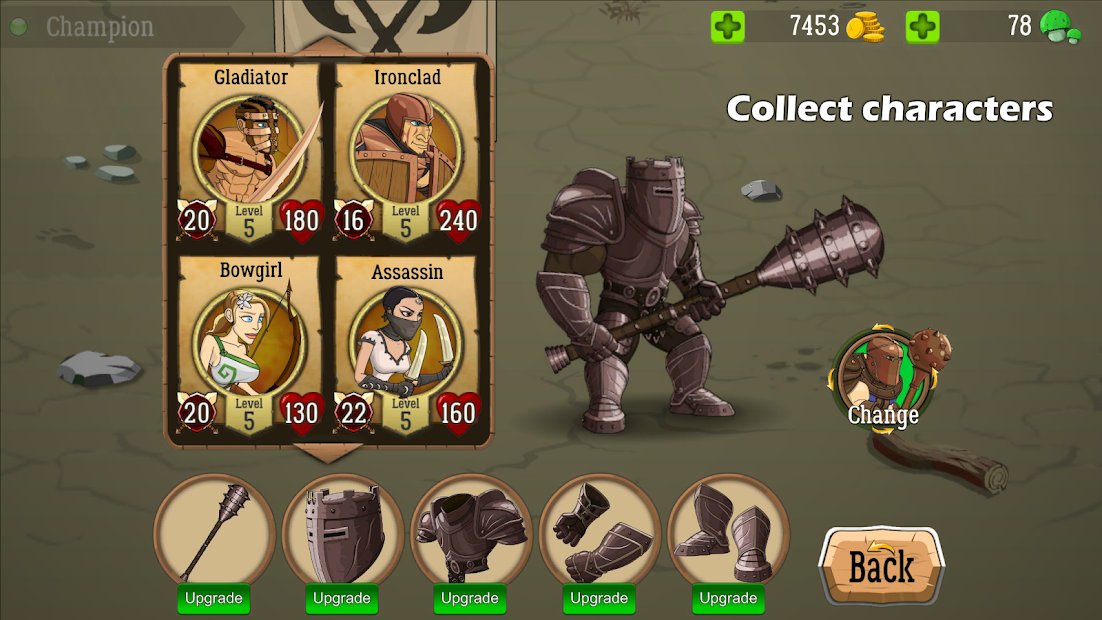Image resolution: width=1102 pixels, height=620 pixels.
Task: Upgrade the spiked mace weapon
Action: (214, 599)
